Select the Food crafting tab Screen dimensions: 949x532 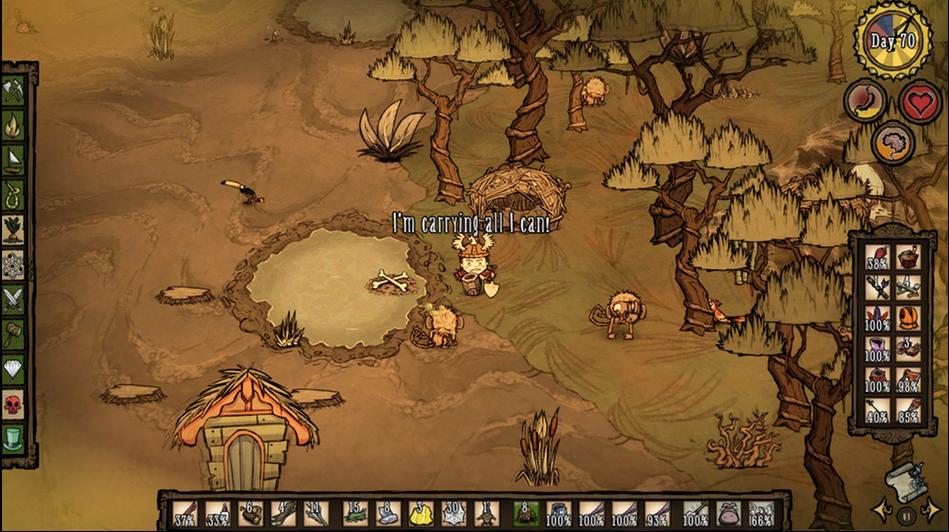click(13, 230)
